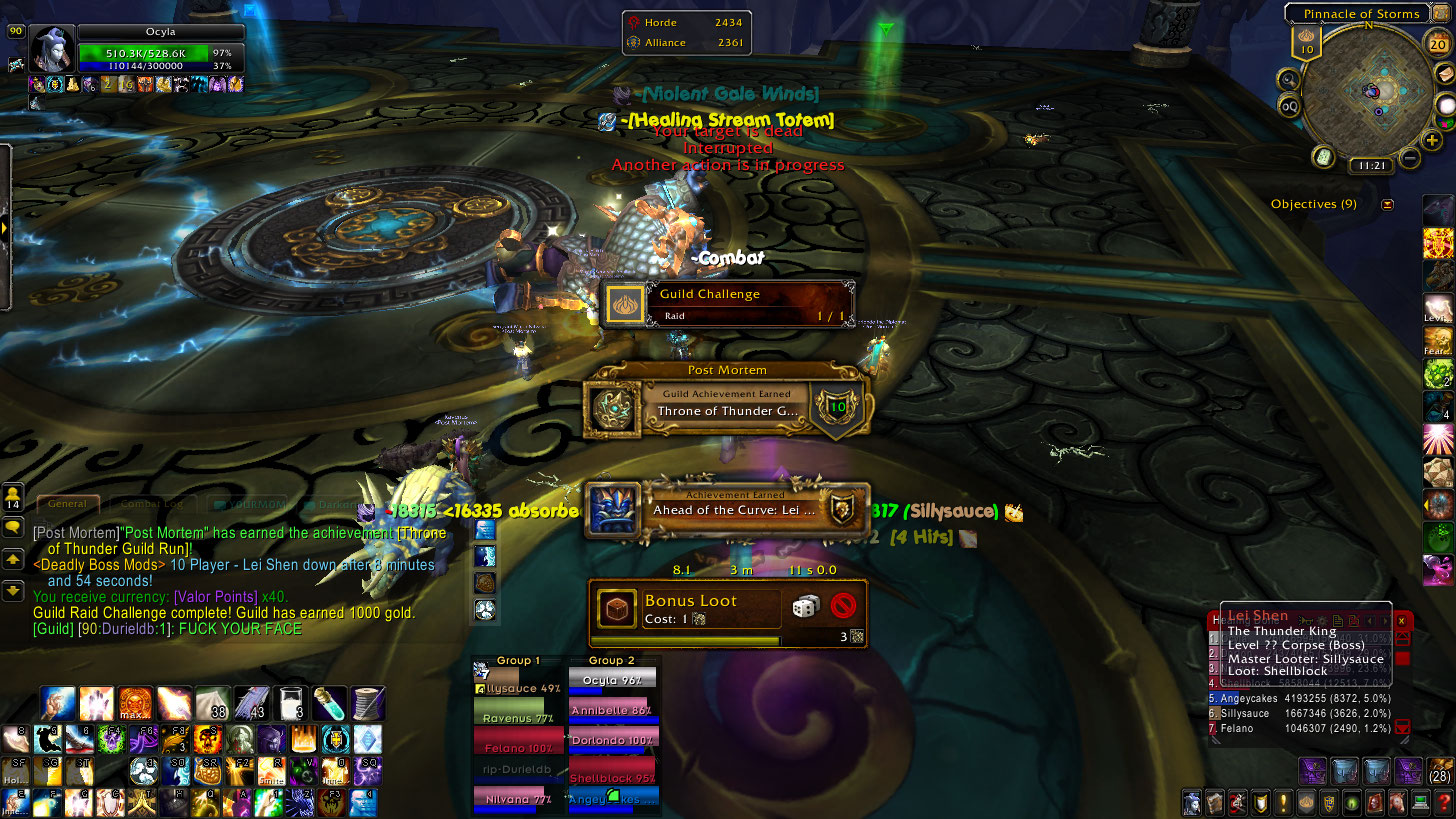This screenshot has width=1456, height=819.
Task: Open the main backpack showing 28 free slots
Action: tap(1438, 772)
